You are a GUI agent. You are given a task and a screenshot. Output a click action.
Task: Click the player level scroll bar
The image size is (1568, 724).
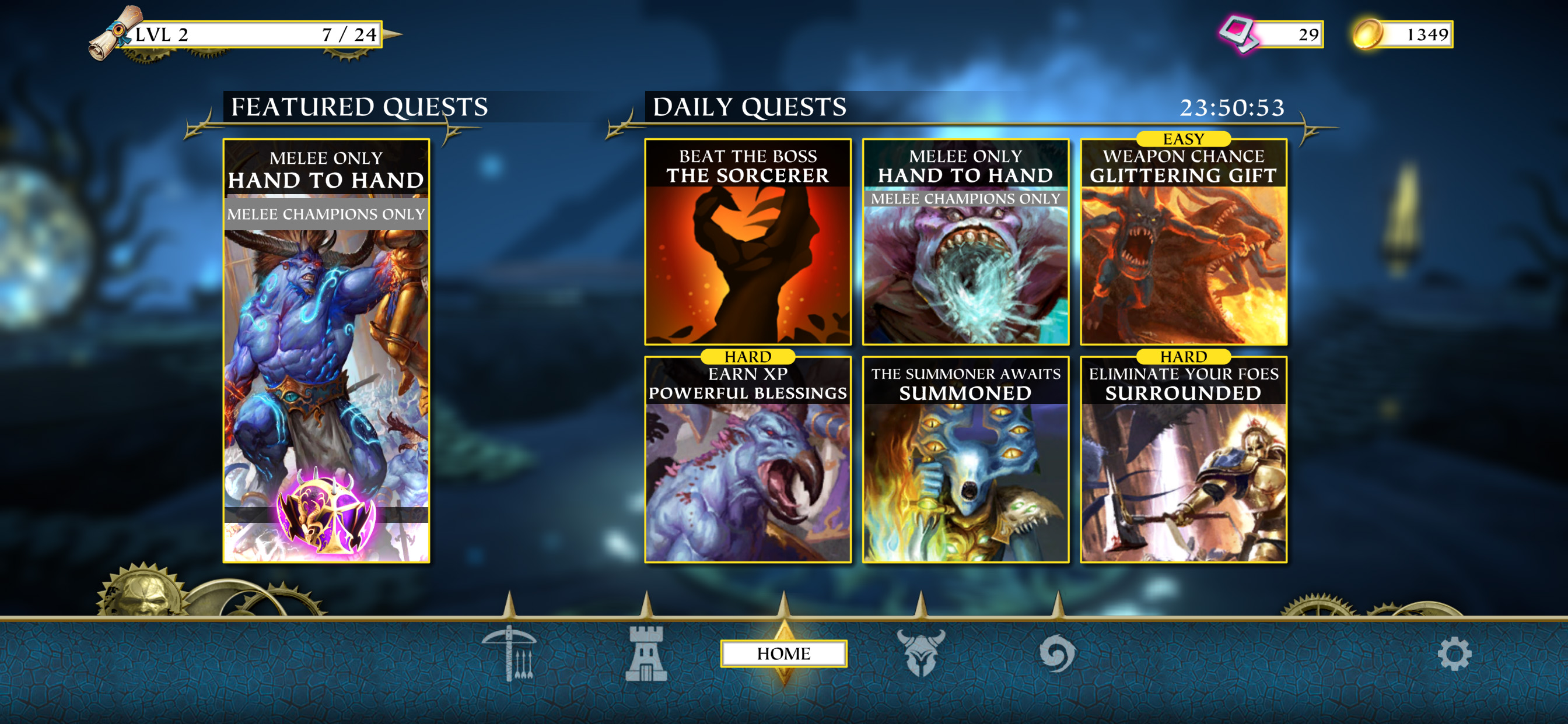coord(243,34)
